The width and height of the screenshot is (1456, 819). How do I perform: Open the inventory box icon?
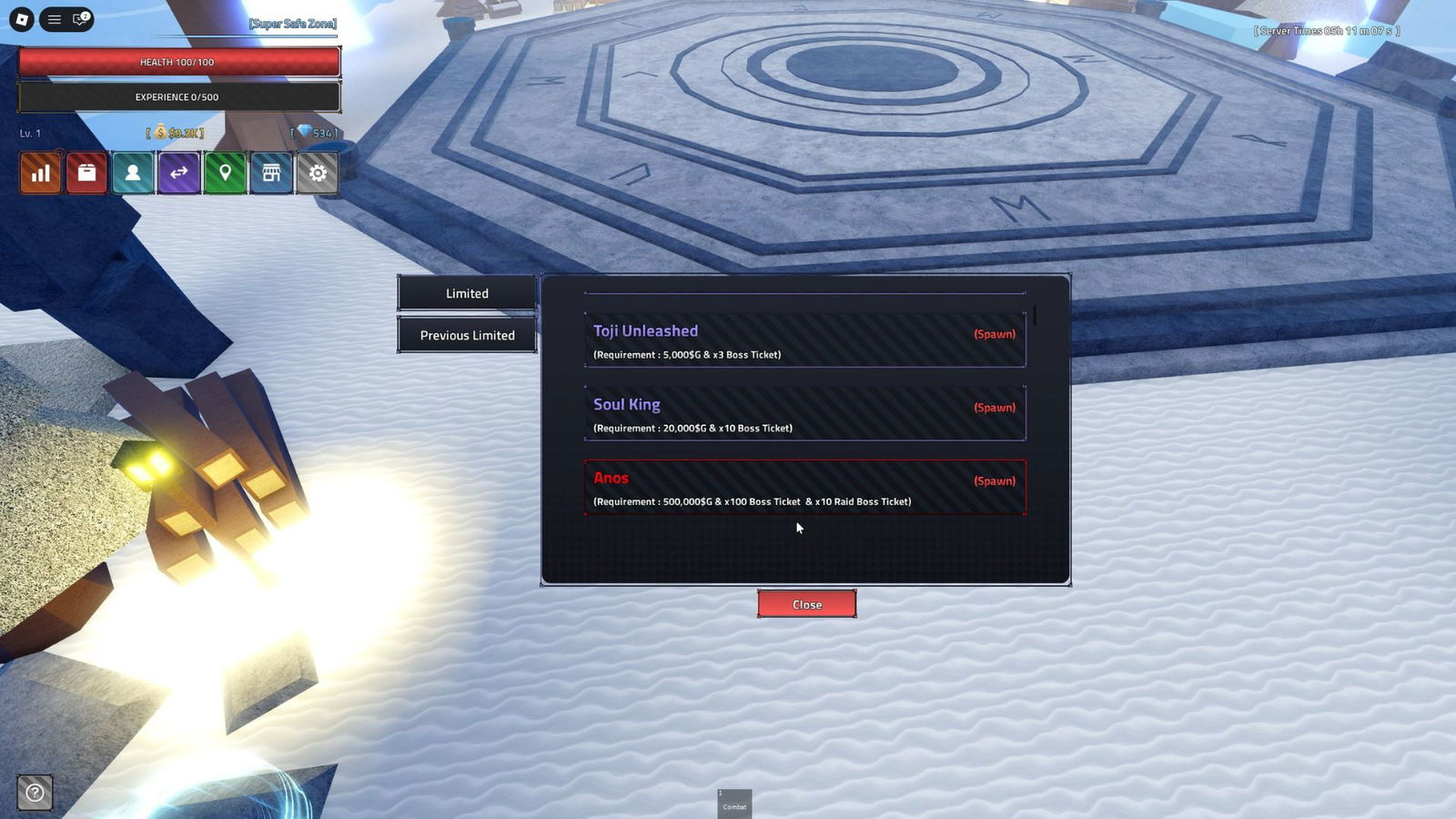(x=86, y=172)
